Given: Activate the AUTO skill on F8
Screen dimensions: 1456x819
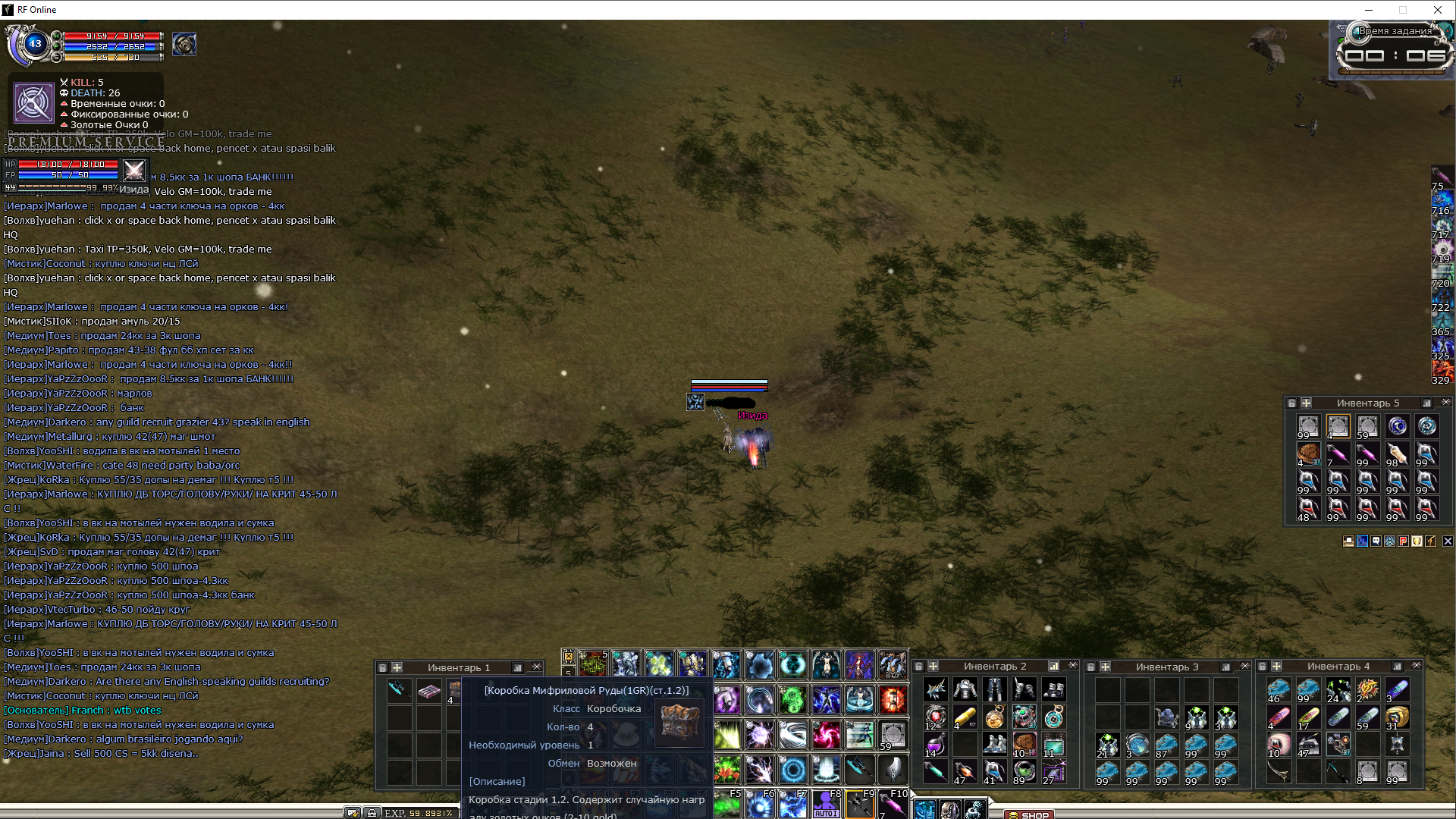Looking at the screenshot, I should point(826,804).
